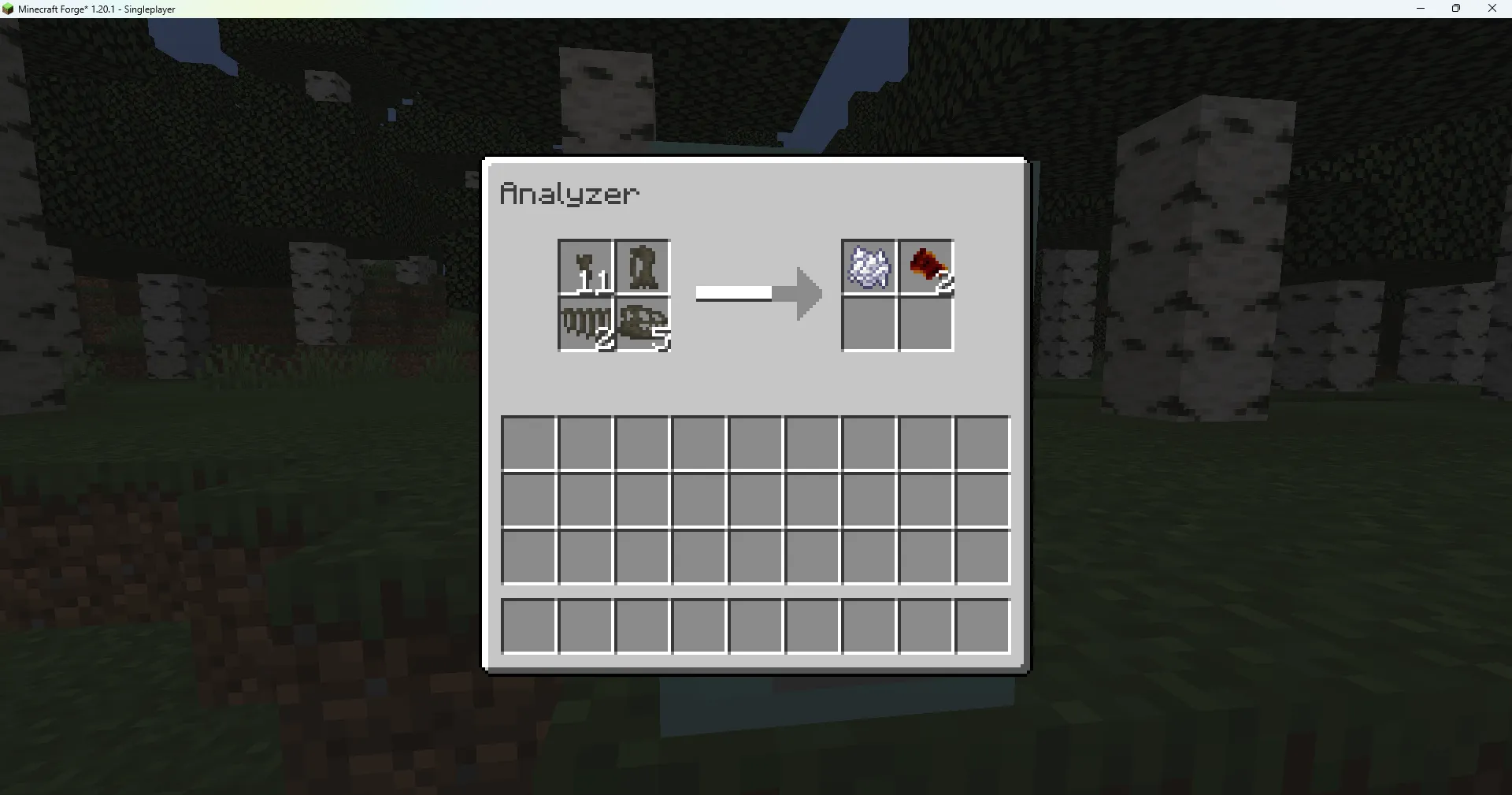Take the two red scraps from the output

(x=925, y=266)
